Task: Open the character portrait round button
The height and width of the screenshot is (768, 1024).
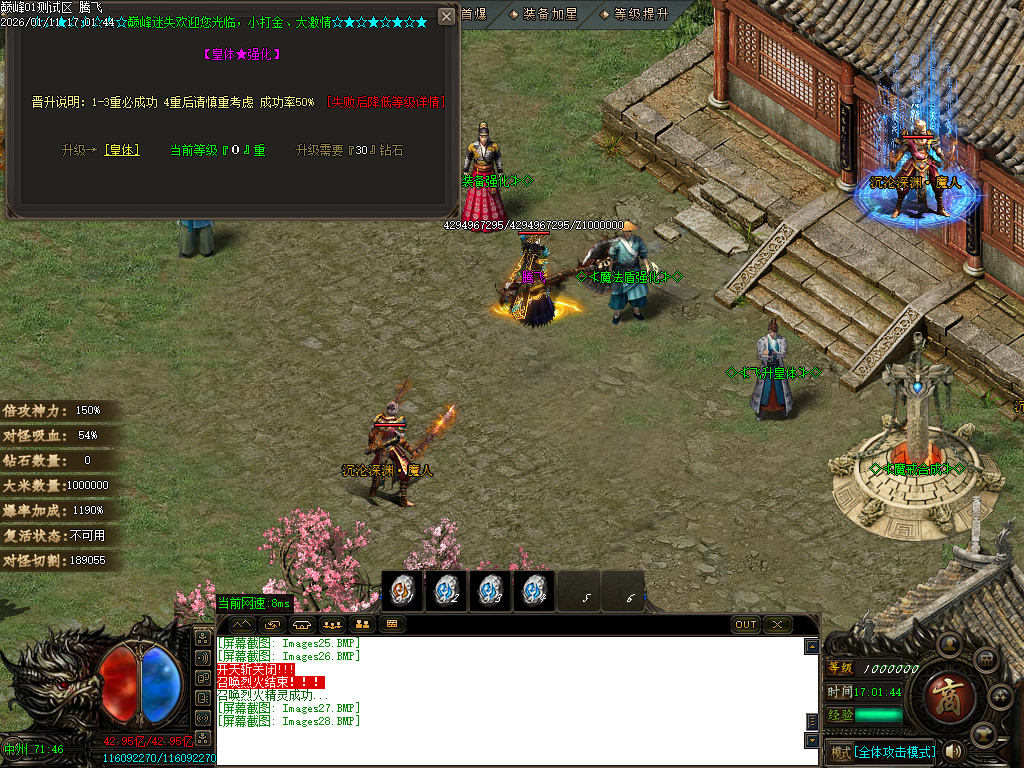Action: point(948,645)
